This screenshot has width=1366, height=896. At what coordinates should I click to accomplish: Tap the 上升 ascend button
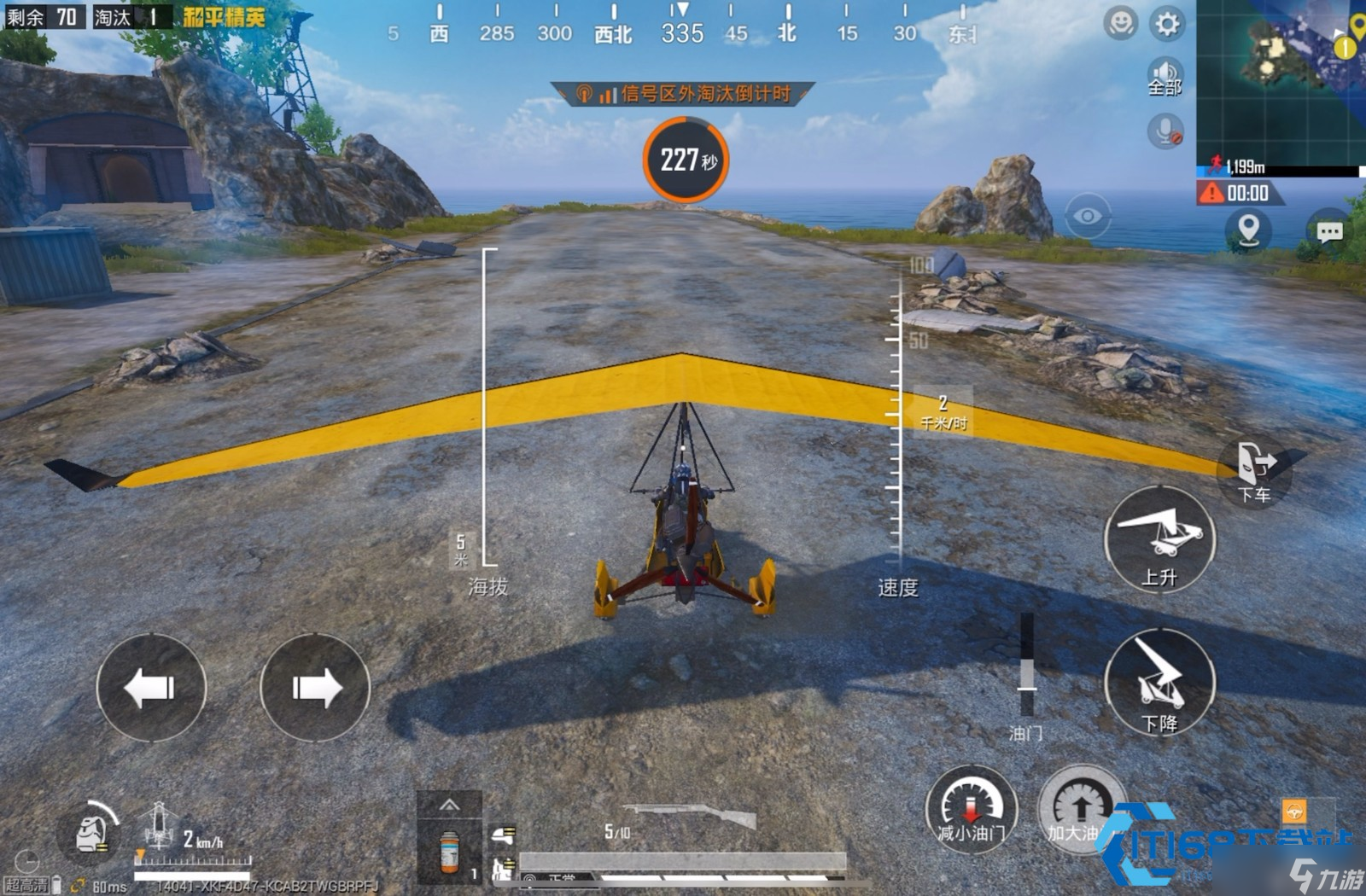coord(1159,540)
